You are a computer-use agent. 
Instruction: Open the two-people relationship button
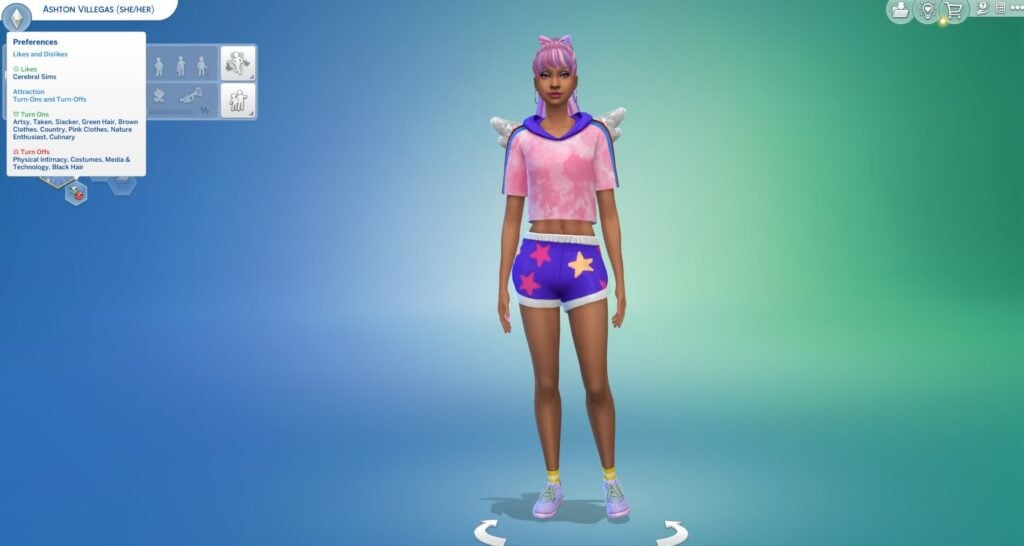(237, 100)
